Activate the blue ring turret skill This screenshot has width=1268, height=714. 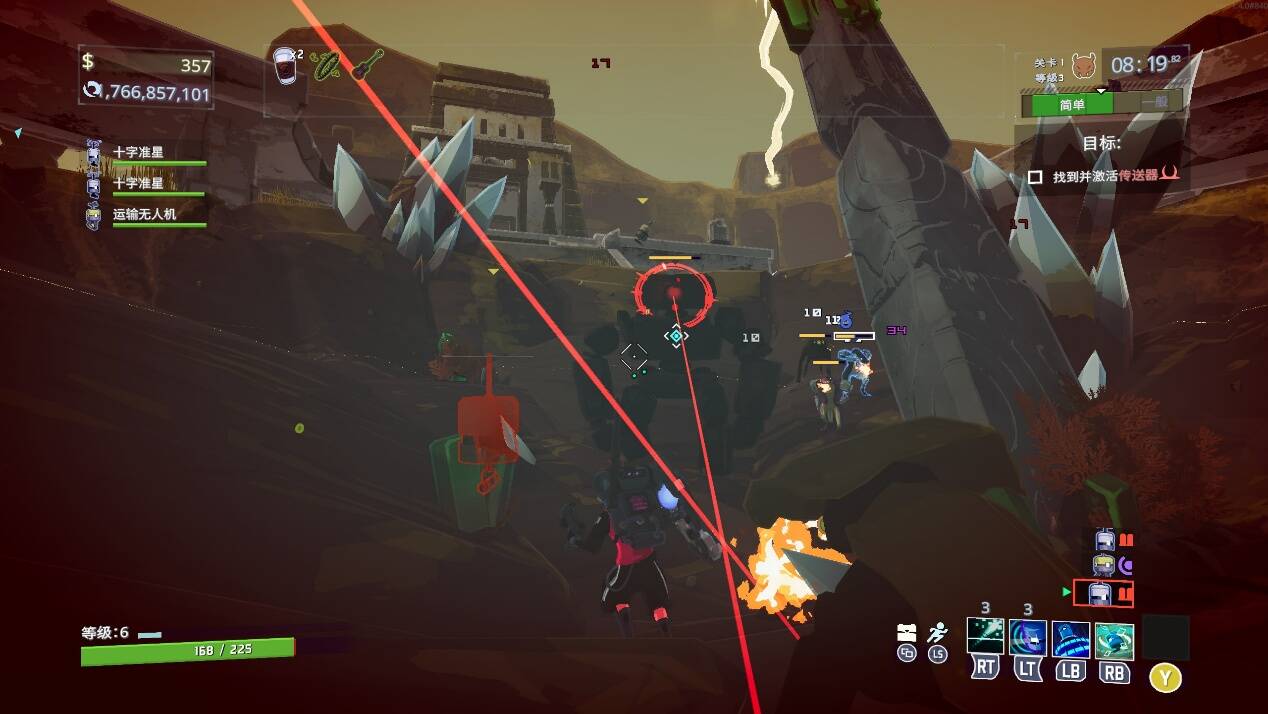(x=1070, y=639)
